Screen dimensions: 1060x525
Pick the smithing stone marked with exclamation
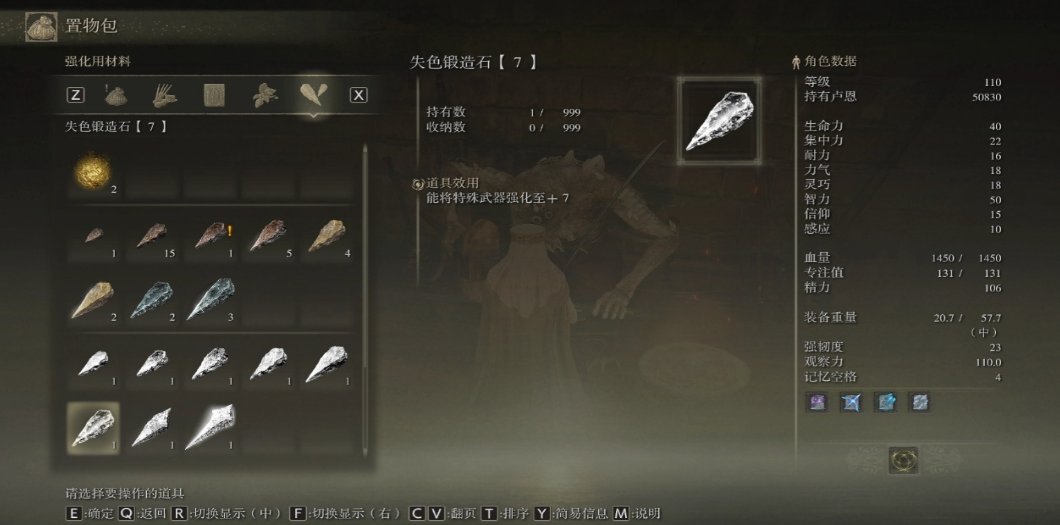point(209,237)
